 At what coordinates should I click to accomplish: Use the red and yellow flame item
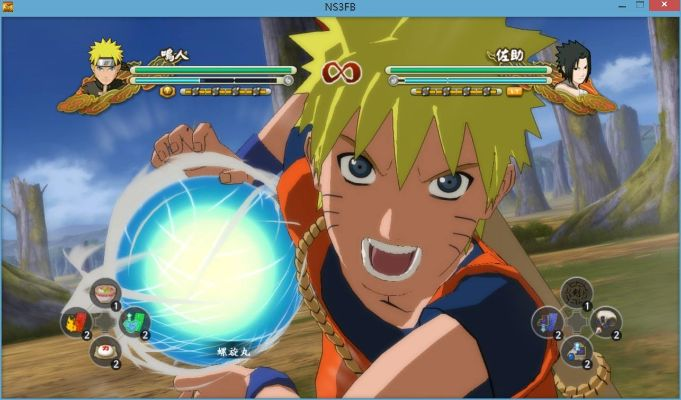click(x=75, y=321)
